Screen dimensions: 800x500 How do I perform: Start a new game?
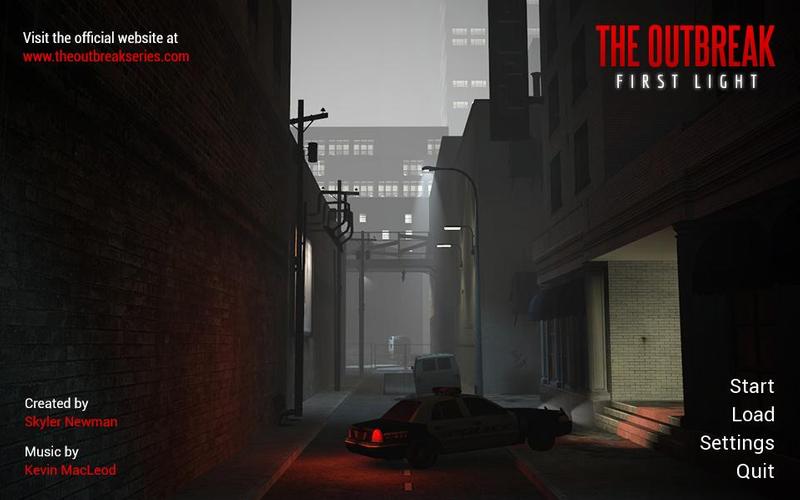click(751, 386)
